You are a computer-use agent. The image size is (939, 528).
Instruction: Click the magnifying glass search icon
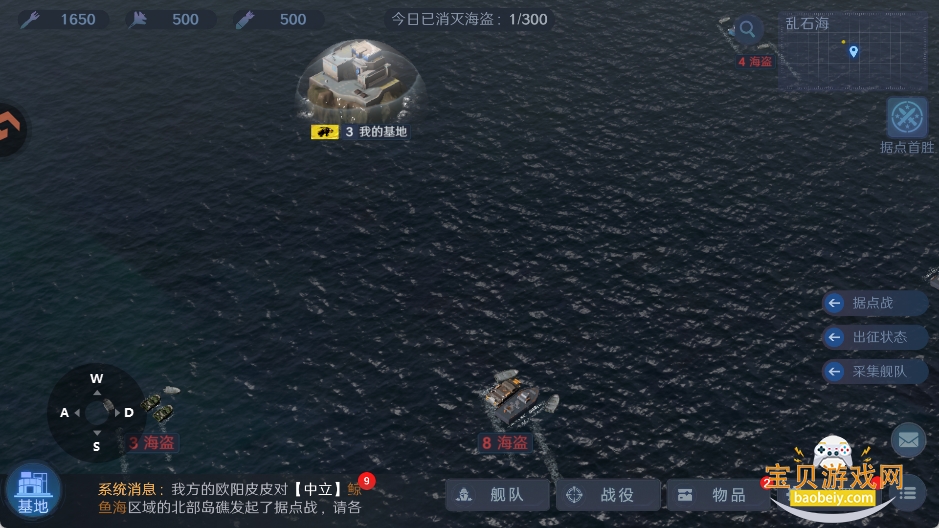747,29
